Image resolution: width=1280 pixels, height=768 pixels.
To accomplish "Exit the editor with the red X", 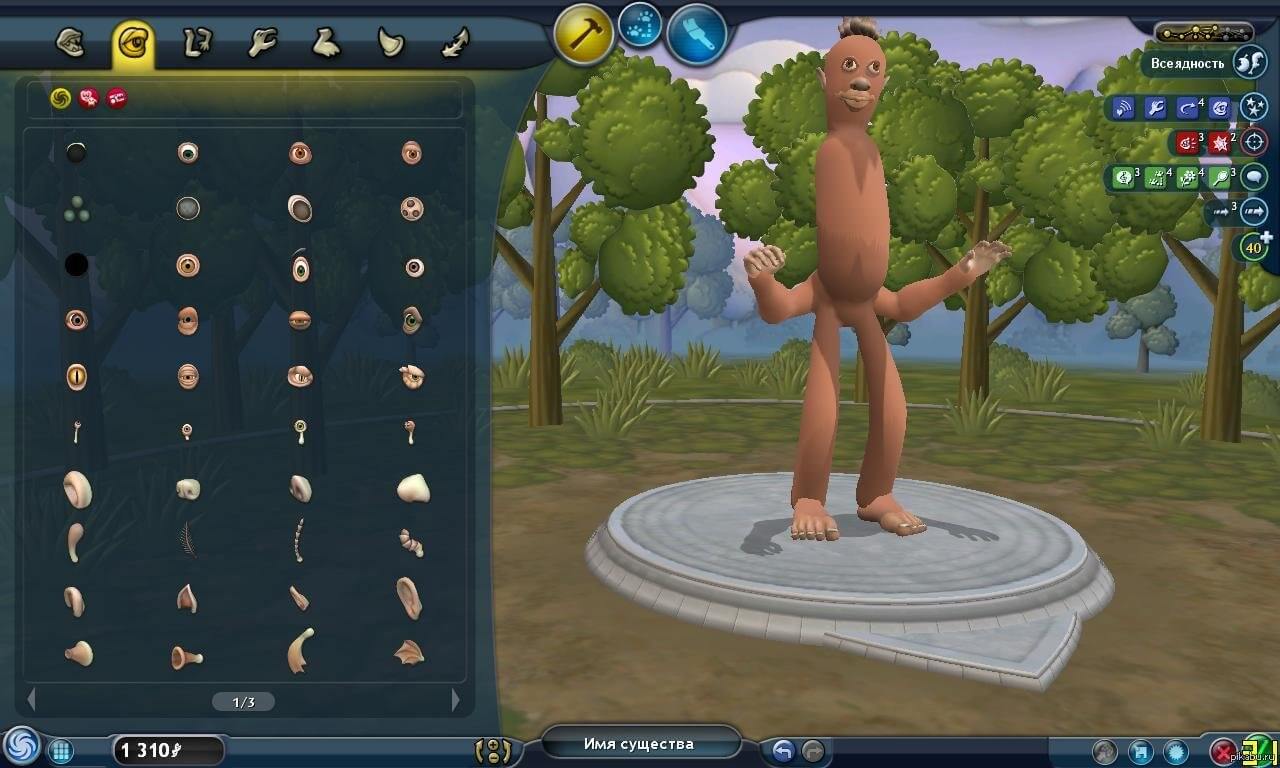I will tap(1223, 751).
